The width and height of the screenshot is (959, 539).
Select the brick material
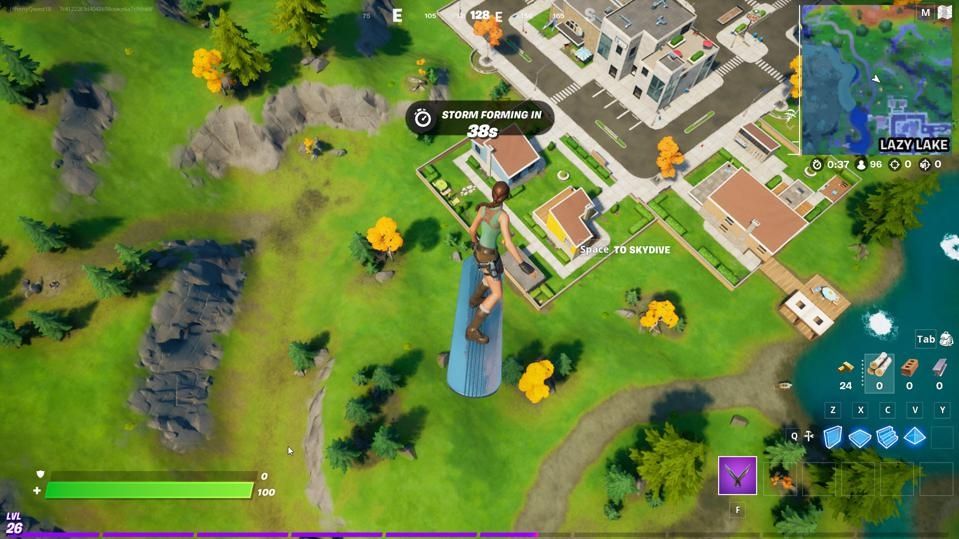pos(909,367)
